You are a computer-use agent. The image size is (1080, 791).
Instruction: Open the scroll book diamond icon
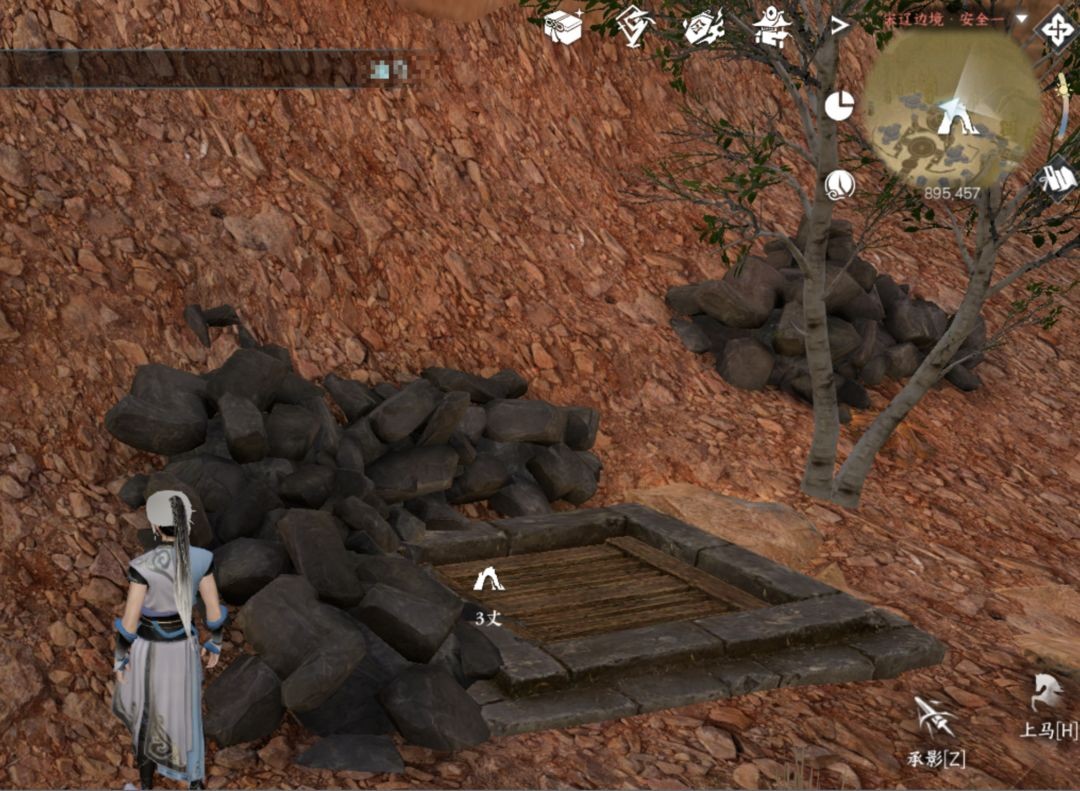click(x=1057, y=178)
